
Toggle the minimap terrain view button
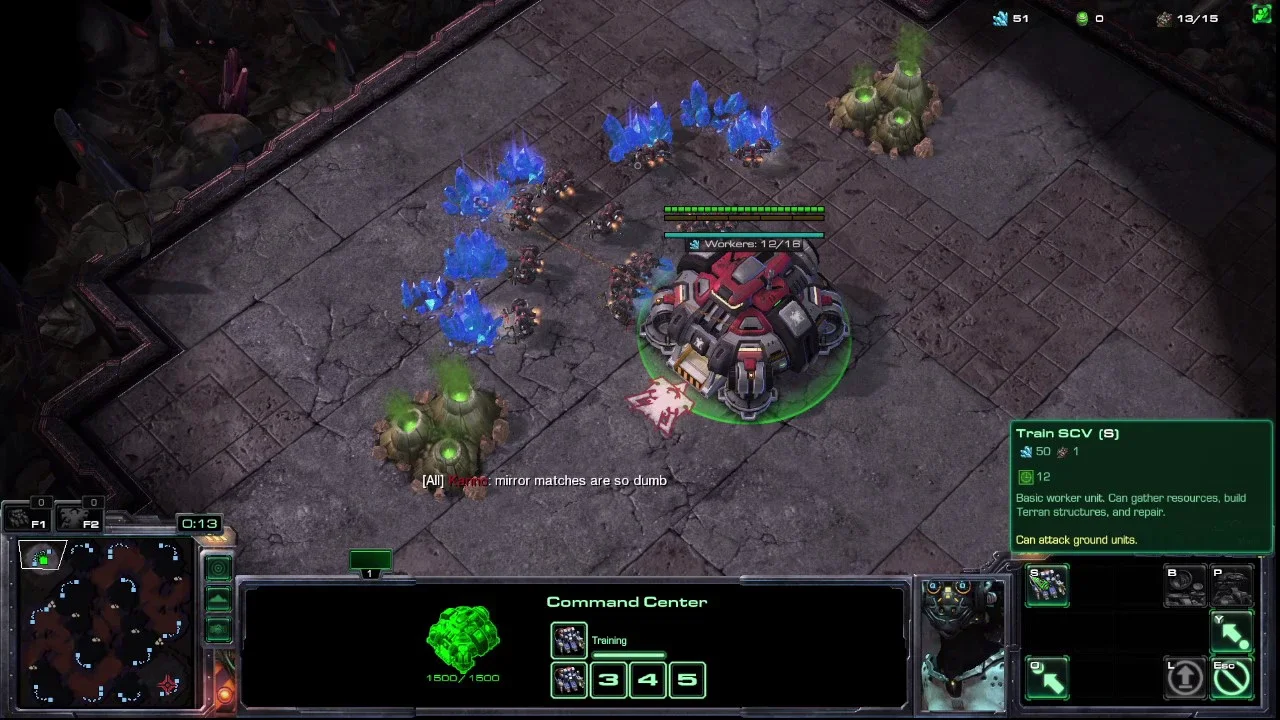tap(218, 599)
